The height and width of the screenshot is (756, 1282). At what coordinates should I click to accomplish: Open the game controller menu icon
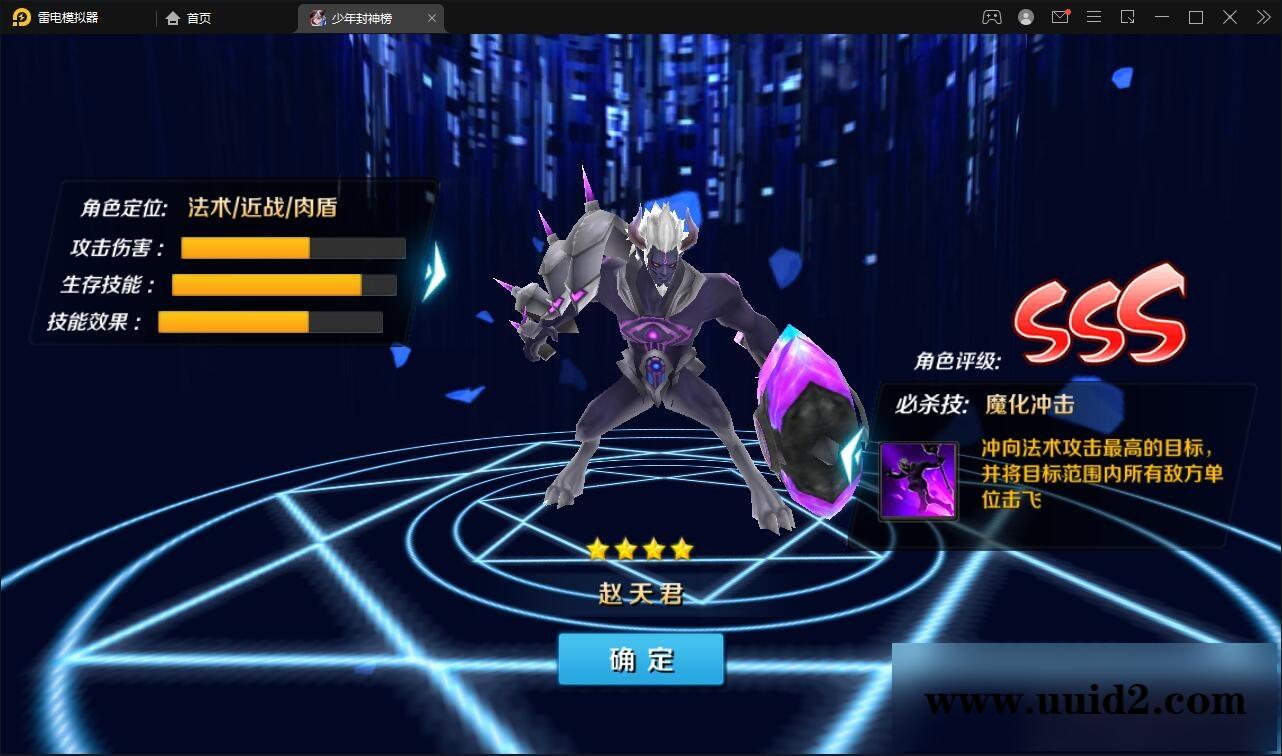click(x=991, y=17)
